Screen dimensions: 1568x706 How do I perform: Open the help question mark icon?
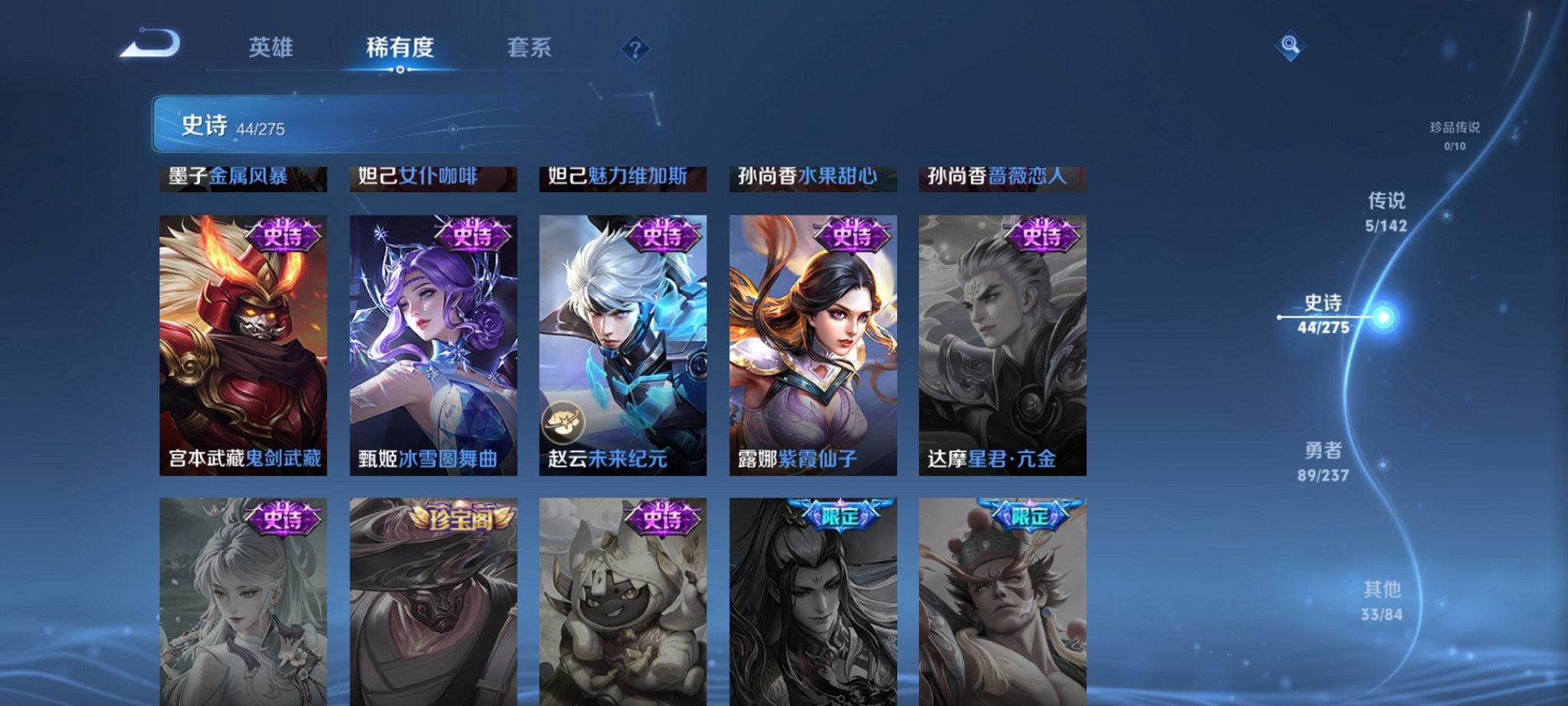[634, 50]
